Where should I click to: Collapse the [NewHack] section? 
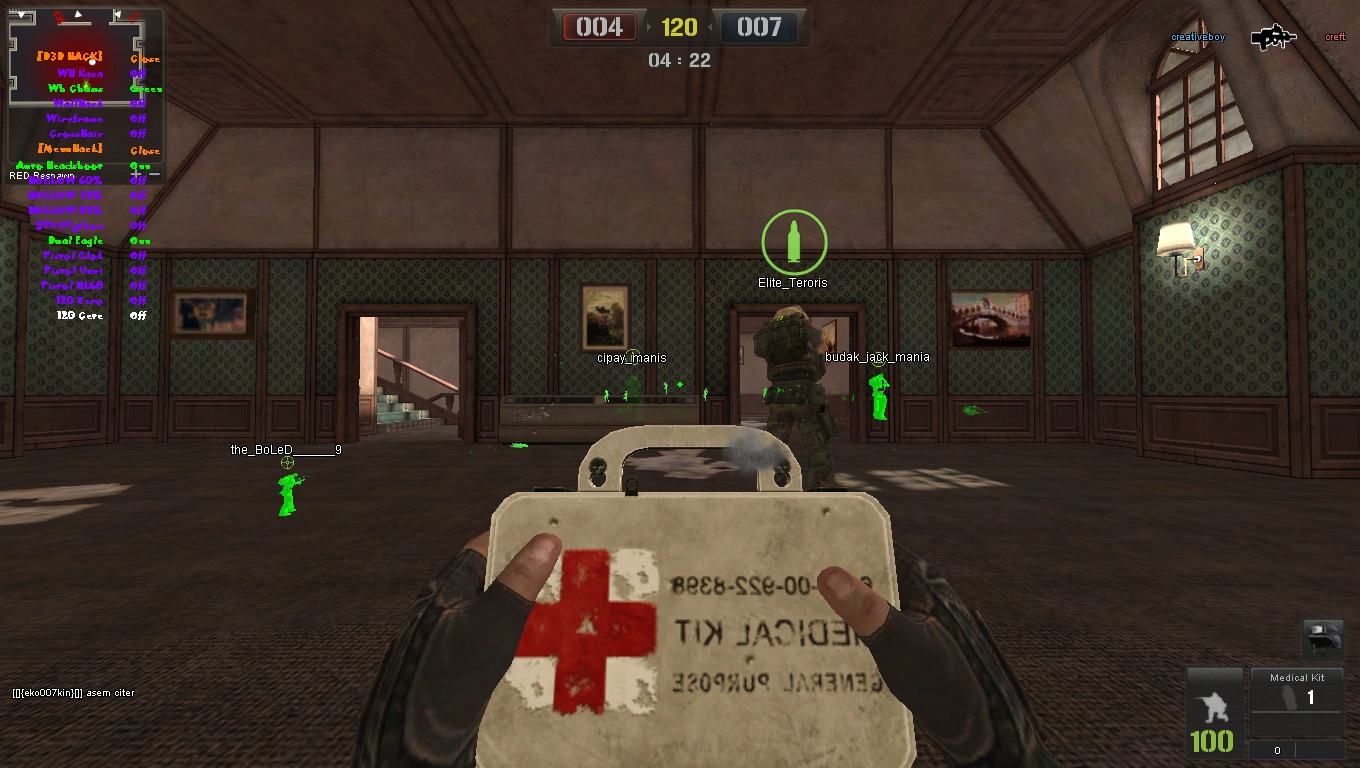(x=146, y=148)
